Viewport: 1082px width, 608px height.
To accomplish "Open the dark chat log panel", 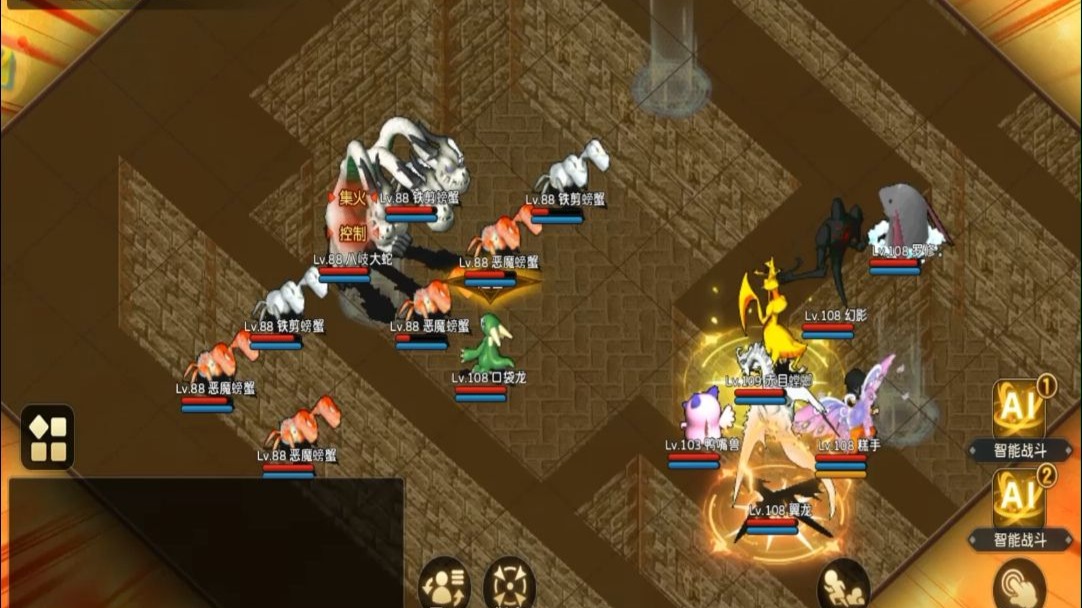I will (x=206, y=542).
